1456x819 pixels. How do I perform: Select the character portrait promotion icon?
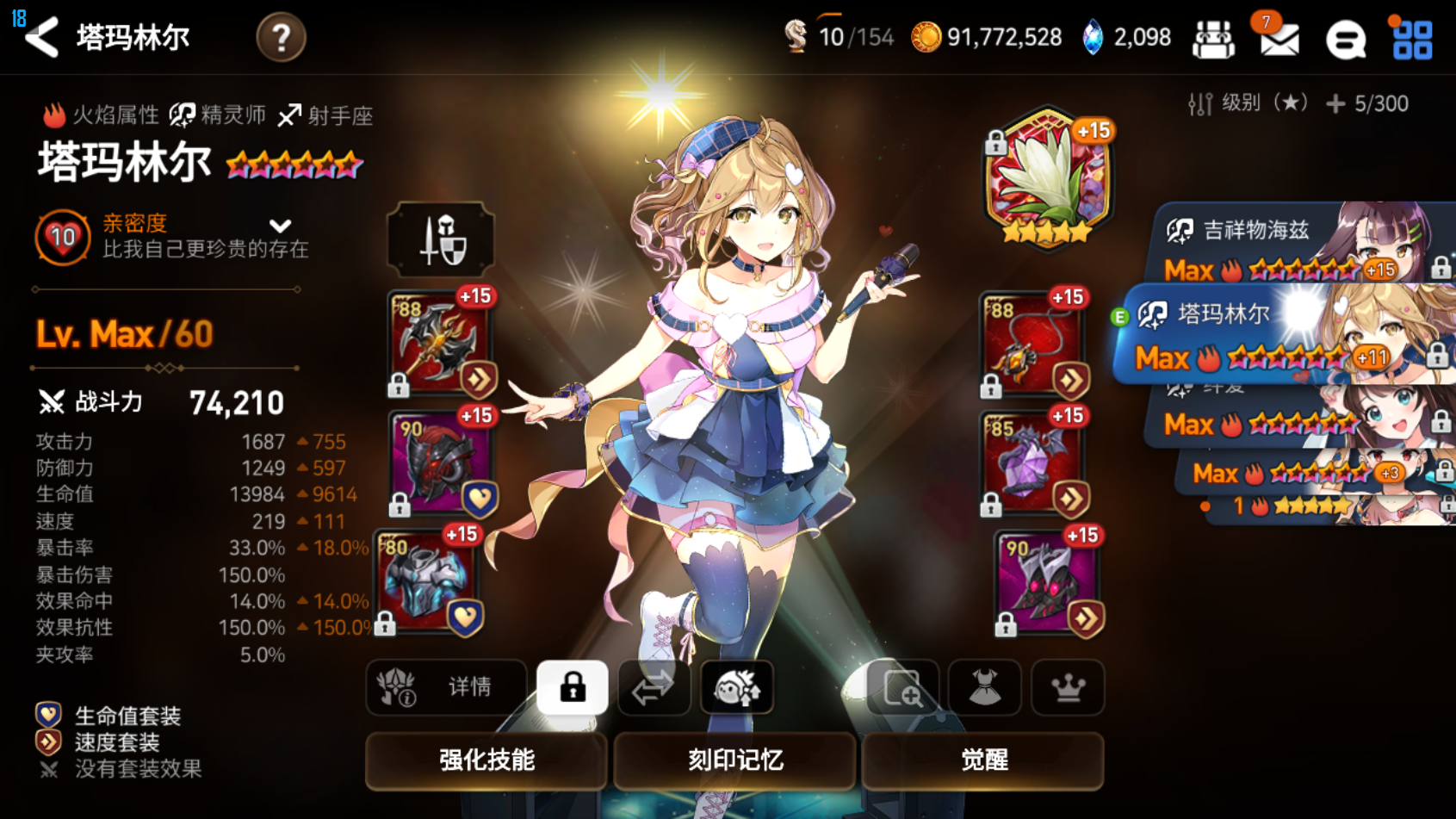coord(736,687)
